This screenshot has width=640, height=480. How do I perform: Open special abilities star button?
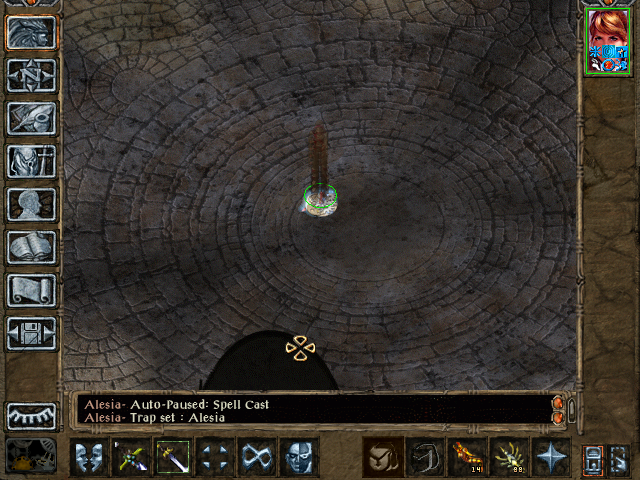coord(551,457)
